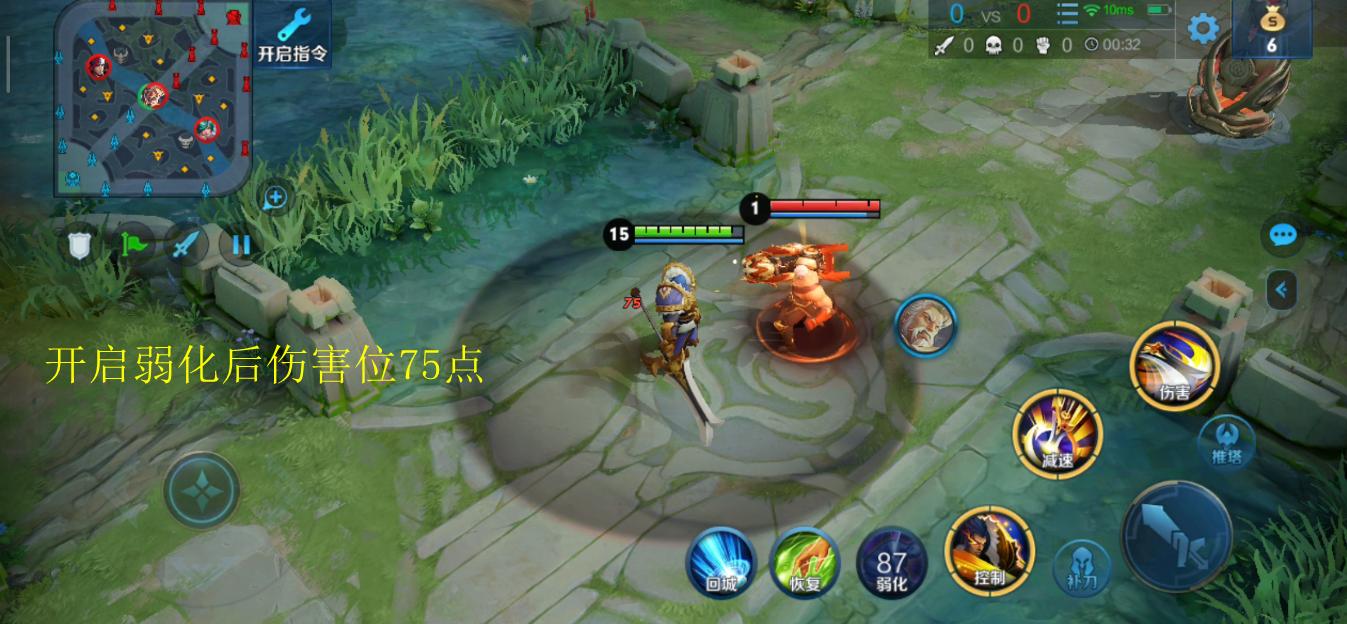This screenshot has width=1347, height=624.
Task: Select the 推塔 tower attack button
Action: (1226, 441)
